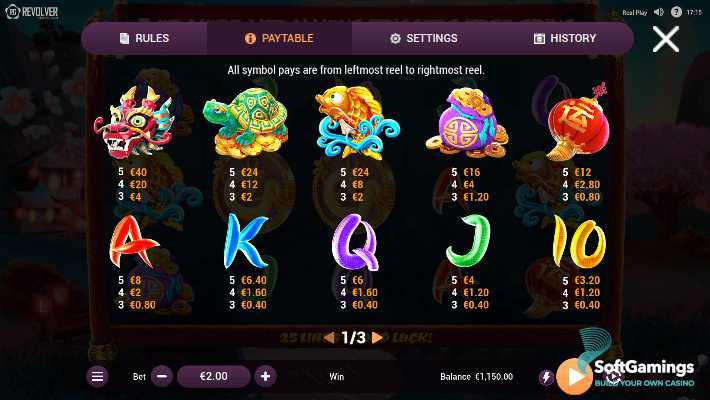Go to the next paytable page arrow
710x400 pixels.
(x=377, y=338)
